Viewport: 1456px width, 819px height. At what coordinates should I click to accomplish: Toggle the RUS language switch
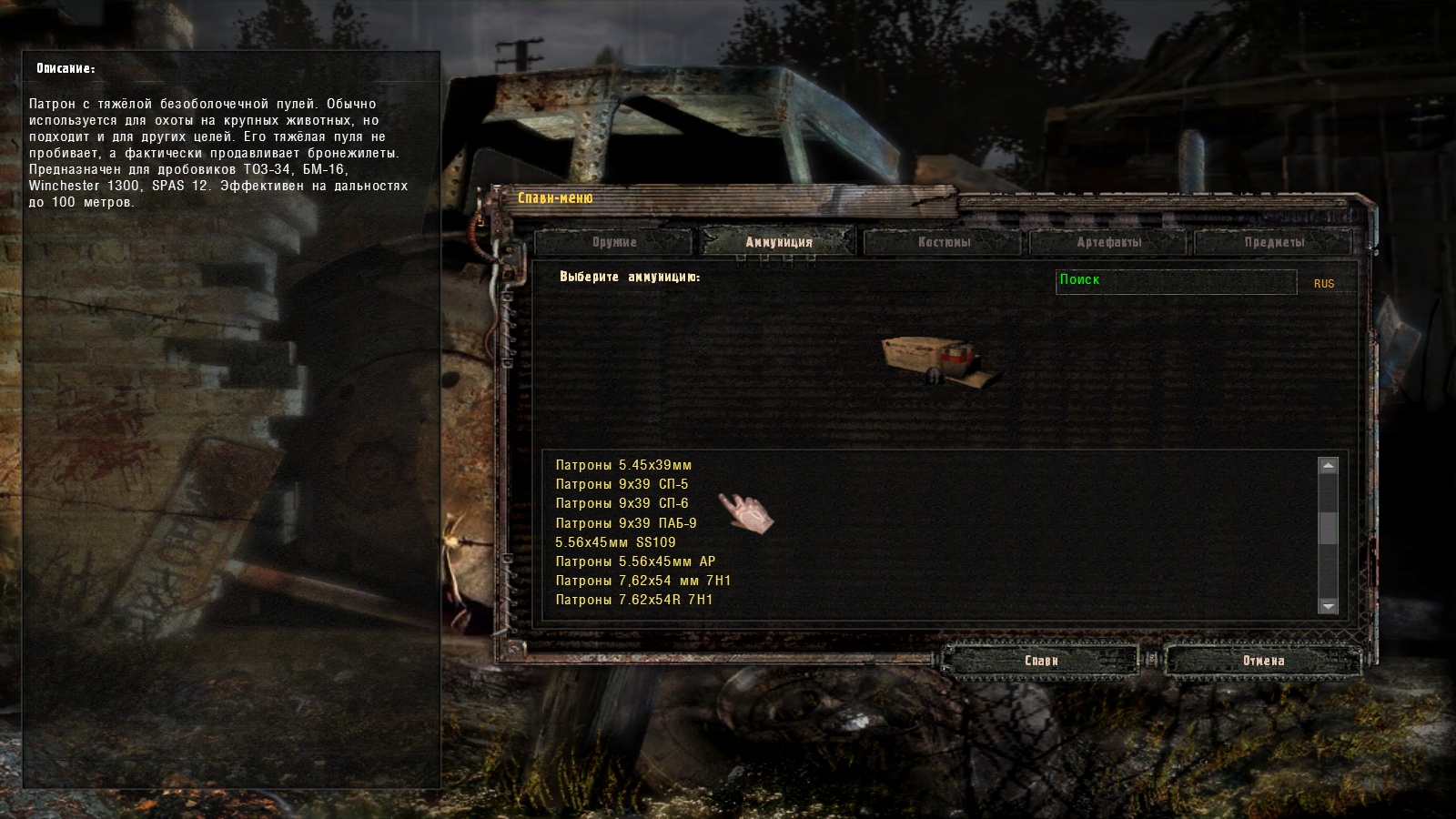tap(1324, 284)
